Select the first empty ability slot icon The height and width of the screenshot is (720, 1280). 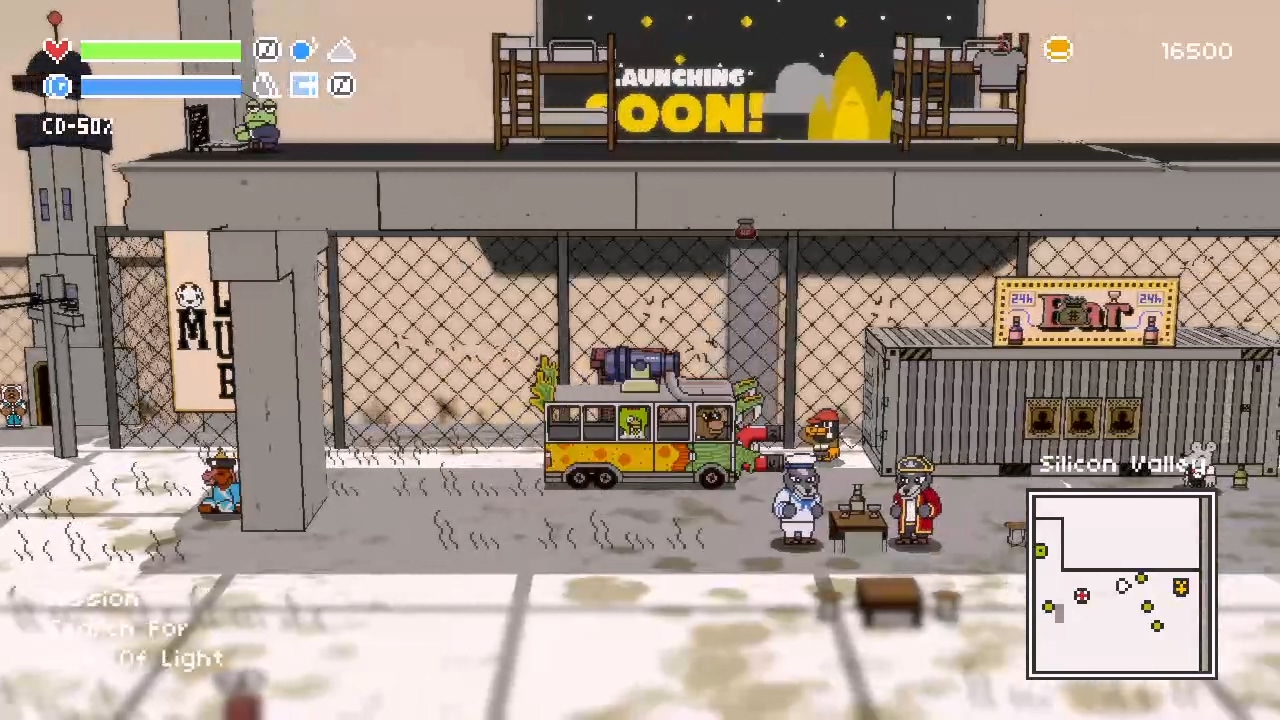tap(267, 50)
